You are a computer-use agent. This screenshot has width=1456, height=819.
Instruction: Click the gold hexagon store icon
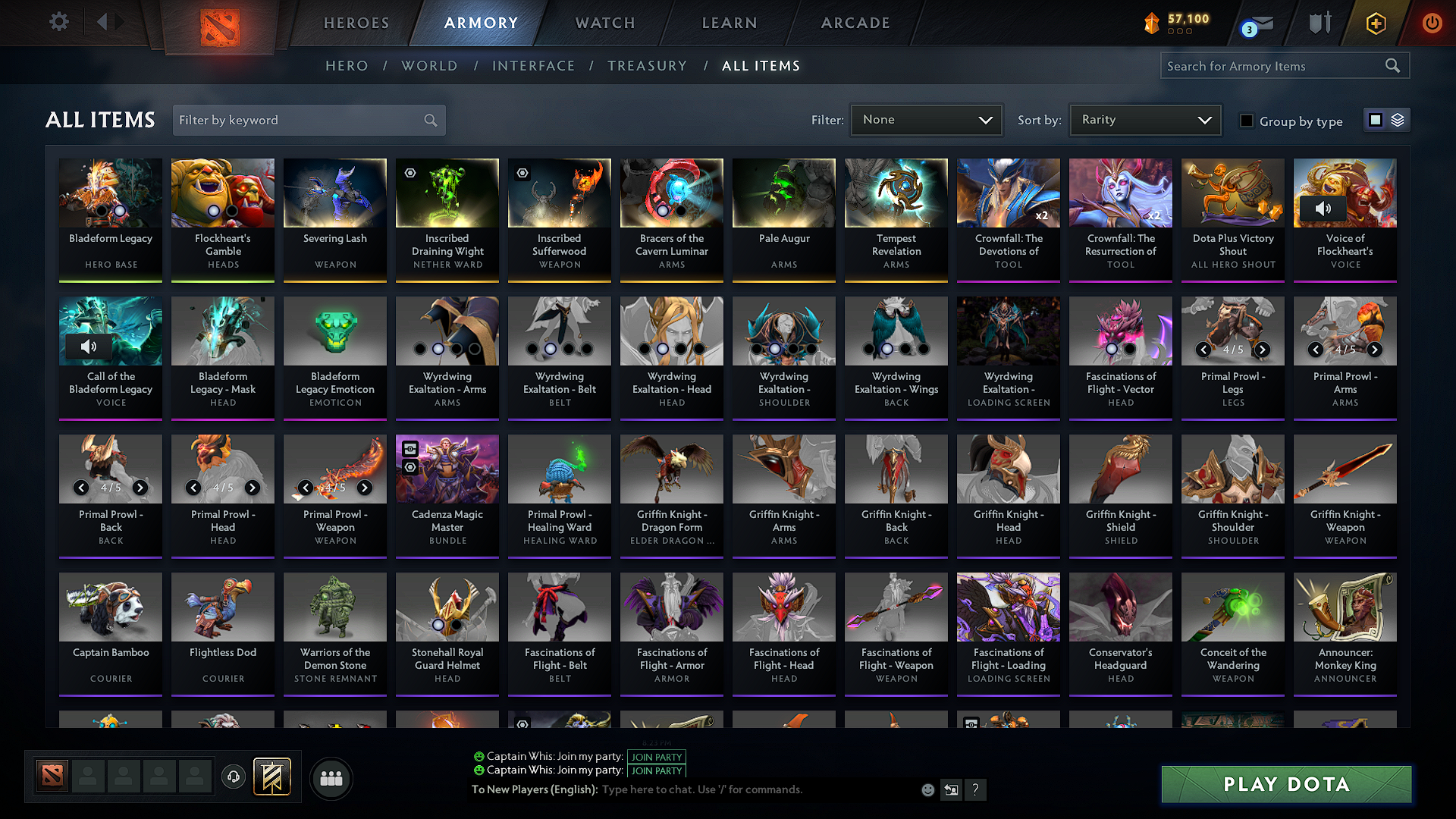(x=1375, y=23)
